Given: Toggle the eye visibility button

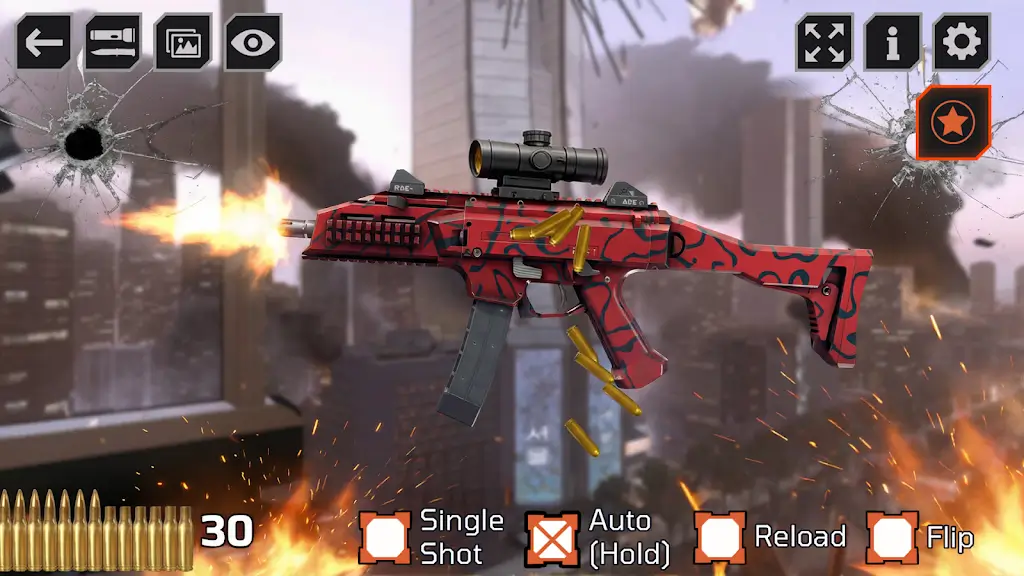Looking at the screenshot, I should (x=253, y=42).
